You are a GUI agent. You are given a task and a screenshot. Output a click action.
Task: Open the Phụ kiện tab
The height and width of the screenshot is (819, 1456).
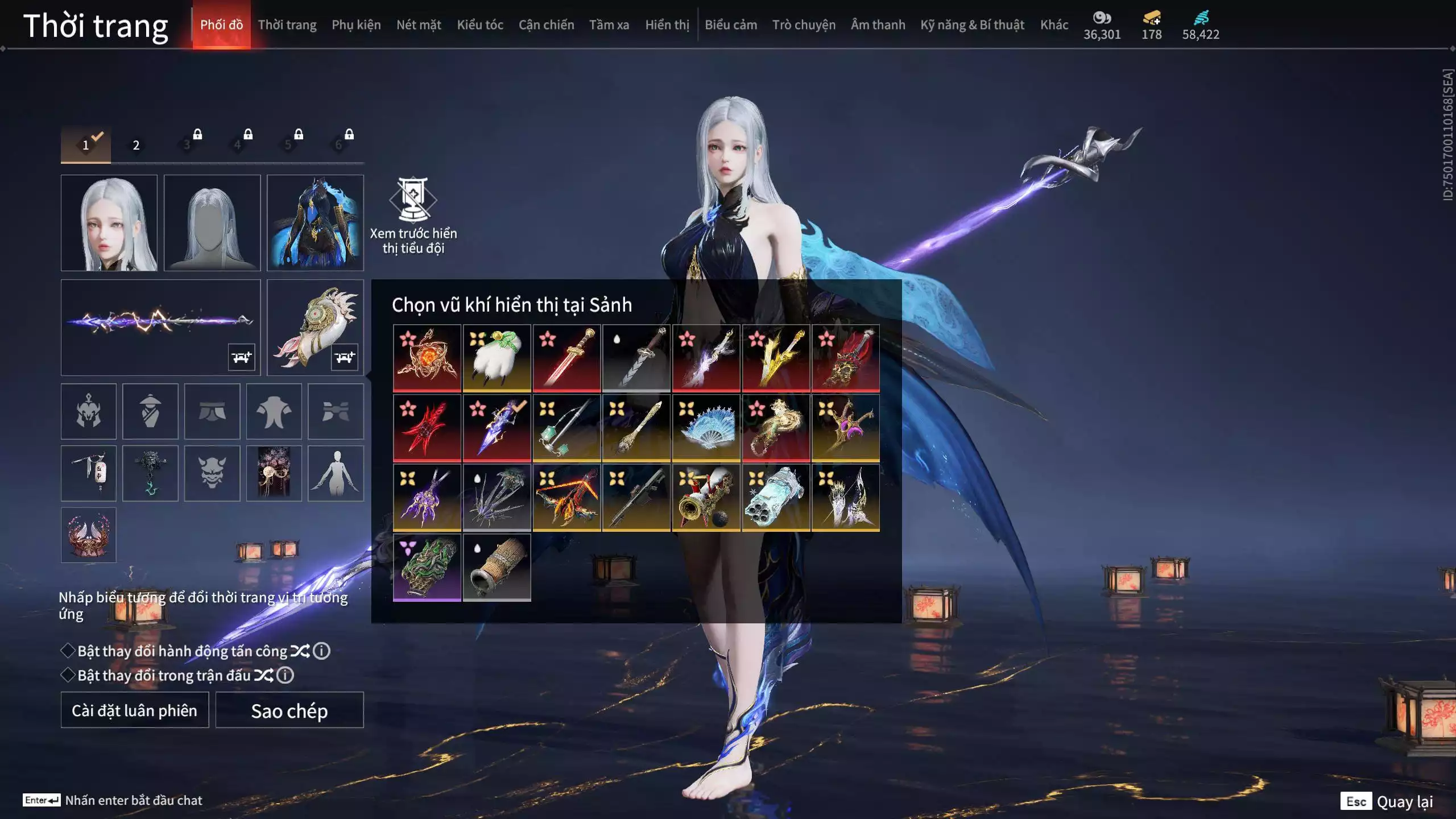[356, 25]
